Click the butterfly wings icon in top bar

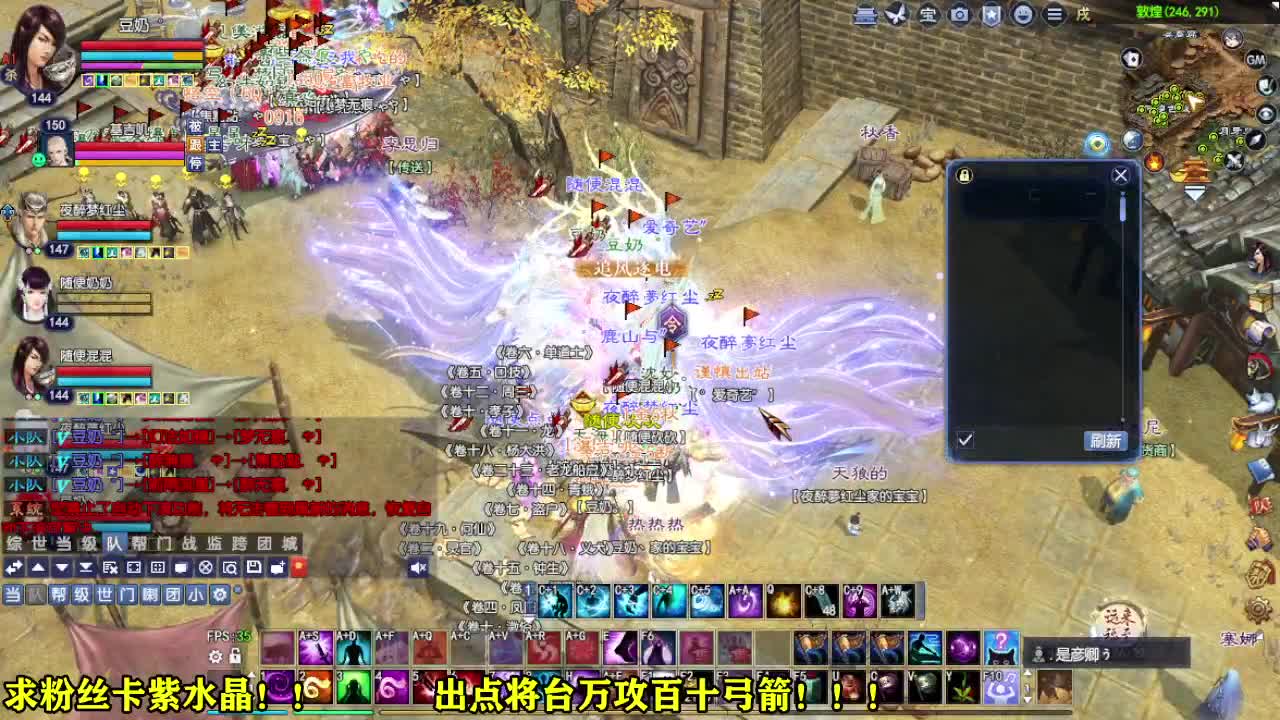pyautogui.click(x=896, y=16)
